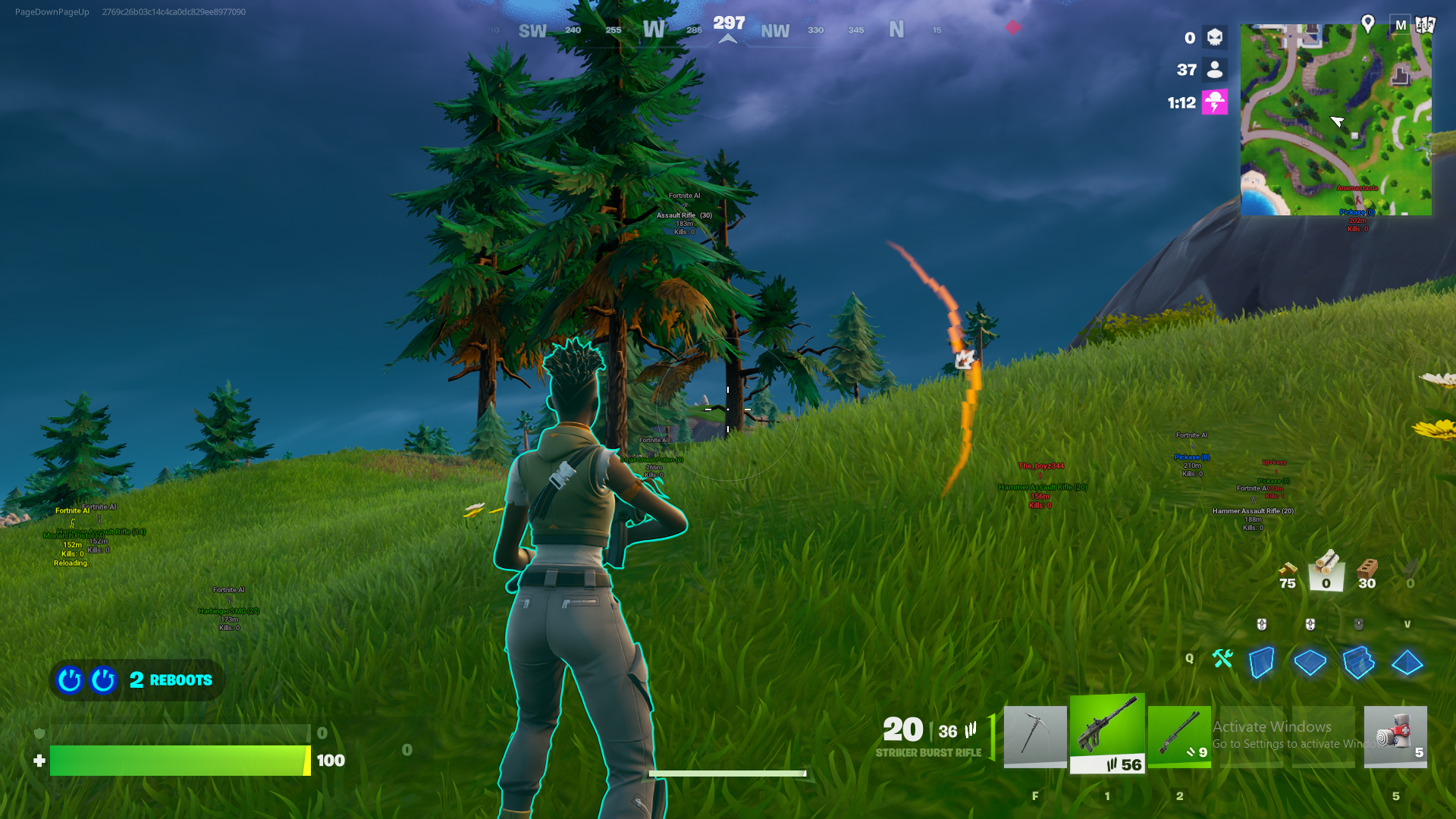
Task: Click the reboots counter badge
Action: click(x=137, y=679)
